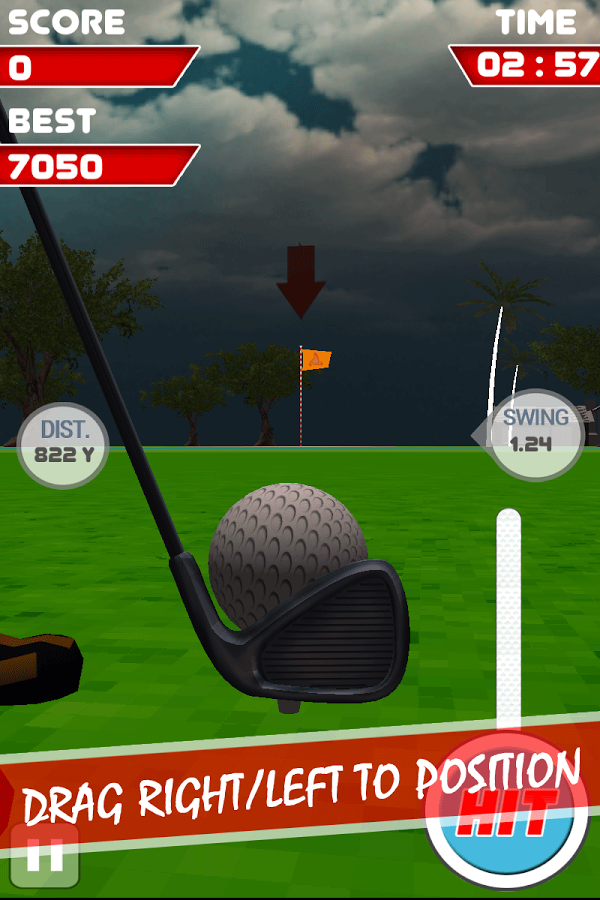Click the white swing power meter
Screen dimensions: 600x900
point(509,620)
